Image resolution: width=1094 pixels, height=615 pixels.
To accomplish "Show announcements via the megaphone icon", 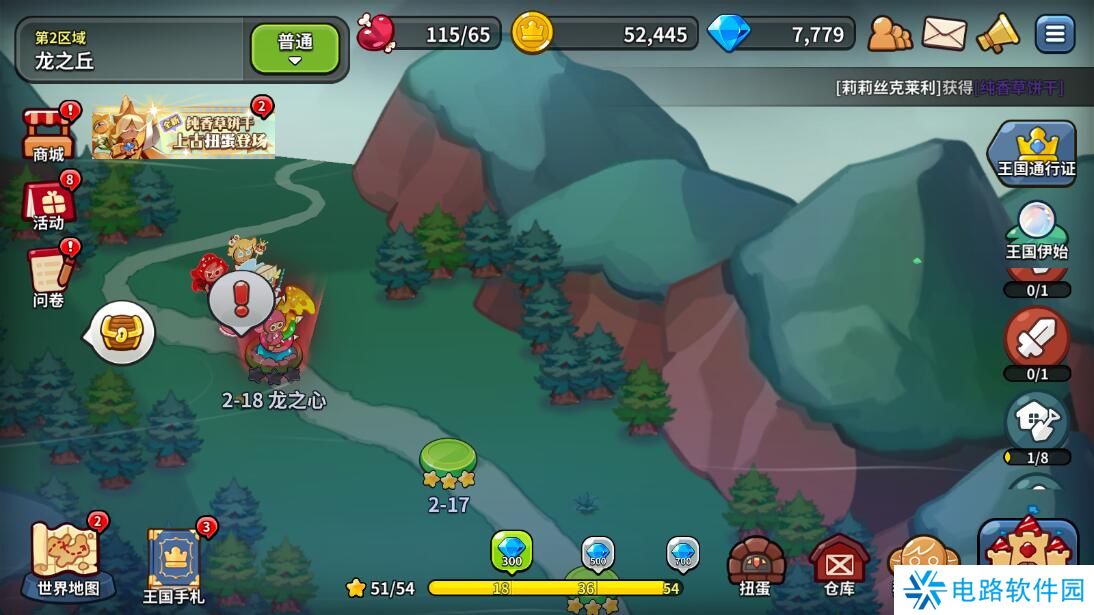I will click(997, 34).
